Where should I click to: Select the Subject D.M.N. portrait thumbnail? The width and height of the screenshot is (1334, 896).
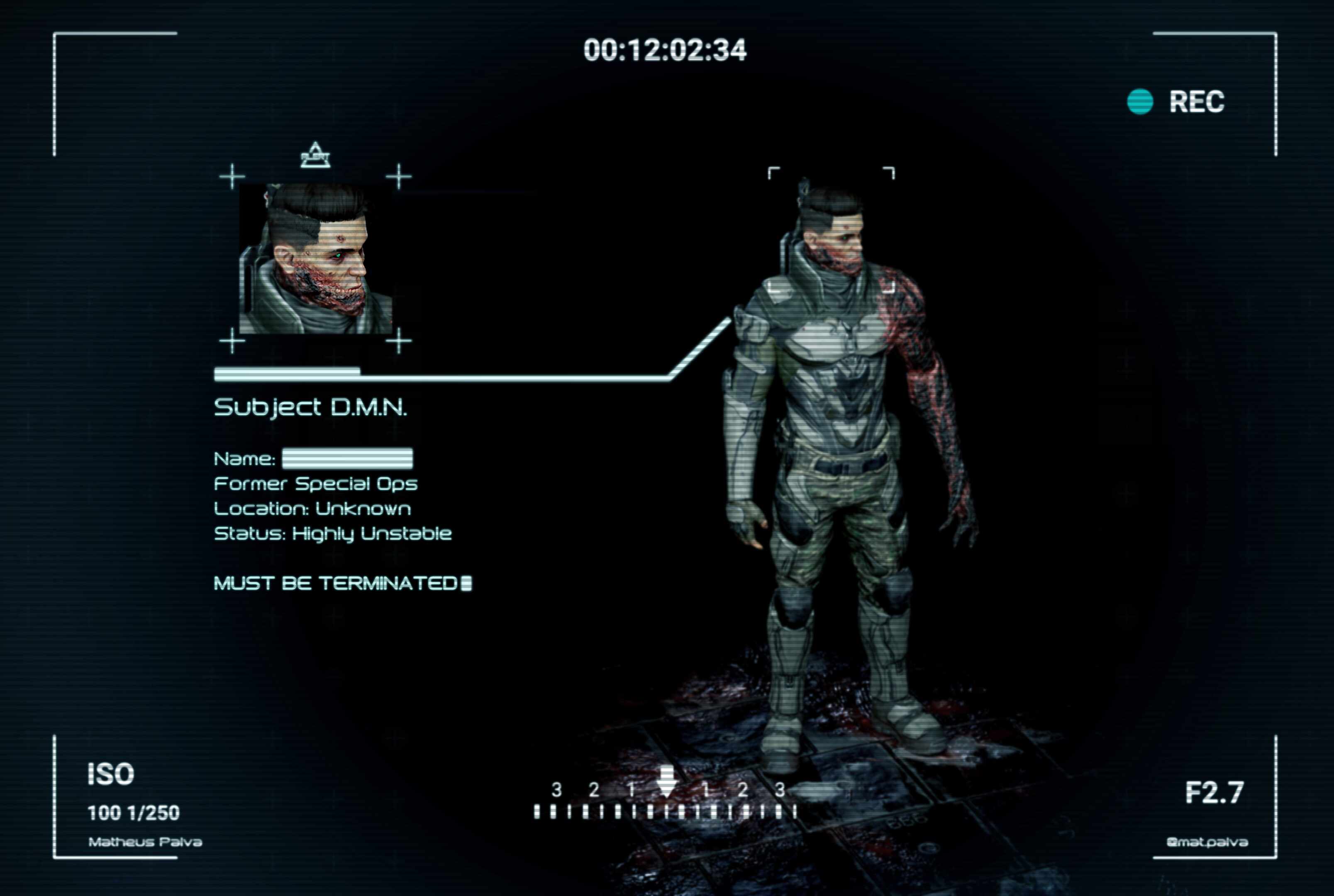315,258
